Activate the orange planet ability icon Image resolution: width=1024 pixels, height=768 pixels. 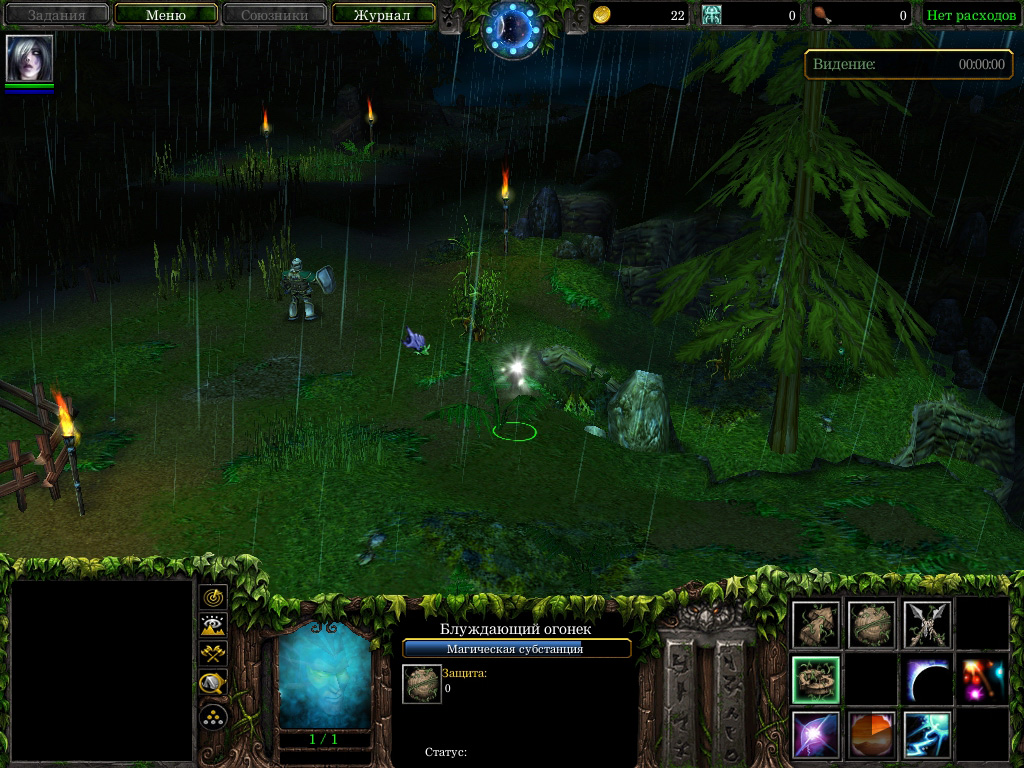tap(871, 735)
